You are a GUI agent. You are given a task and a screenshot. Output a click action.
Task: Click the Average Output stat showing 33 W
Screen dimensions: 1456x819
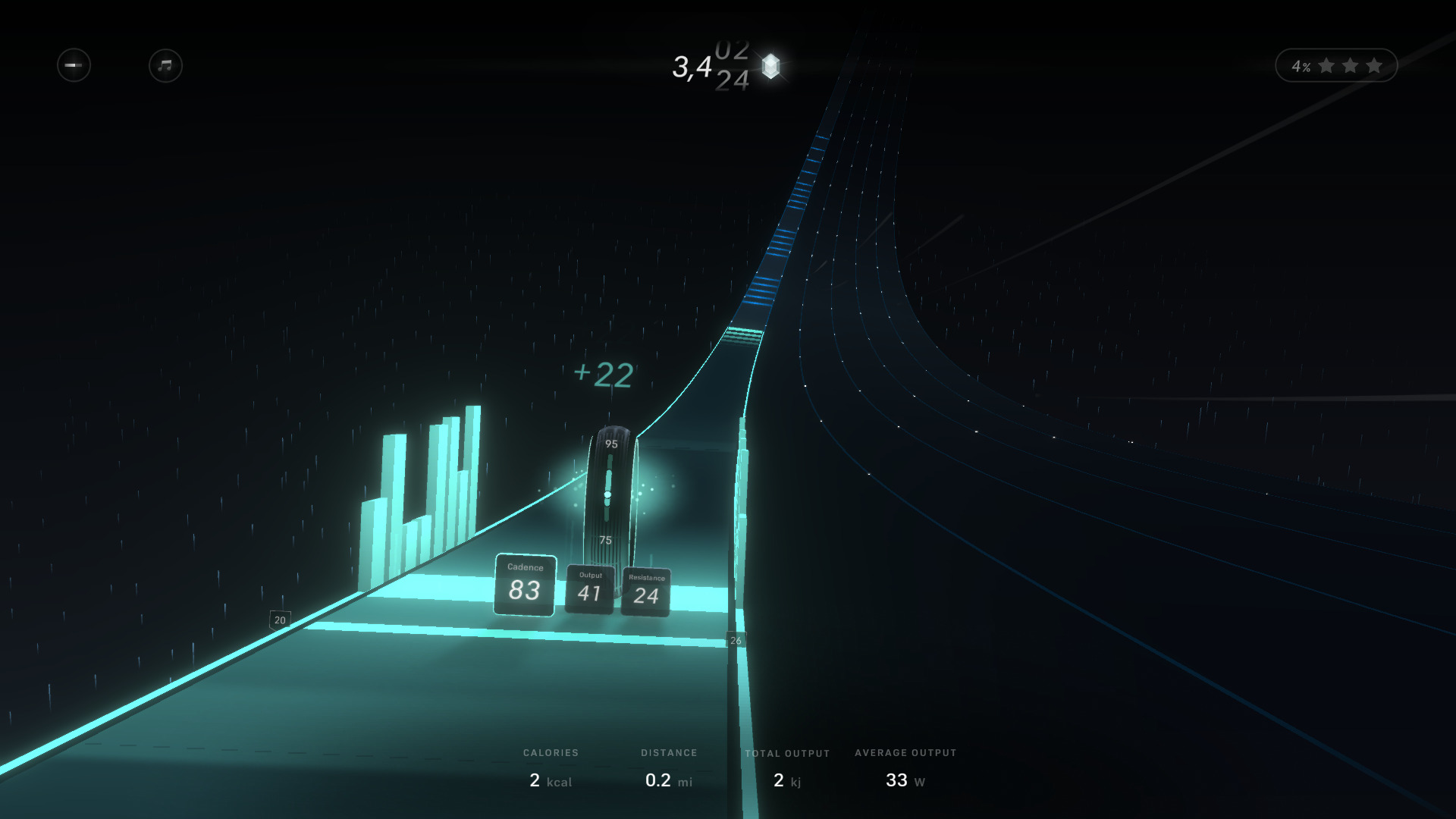click(x=905, y=767)
